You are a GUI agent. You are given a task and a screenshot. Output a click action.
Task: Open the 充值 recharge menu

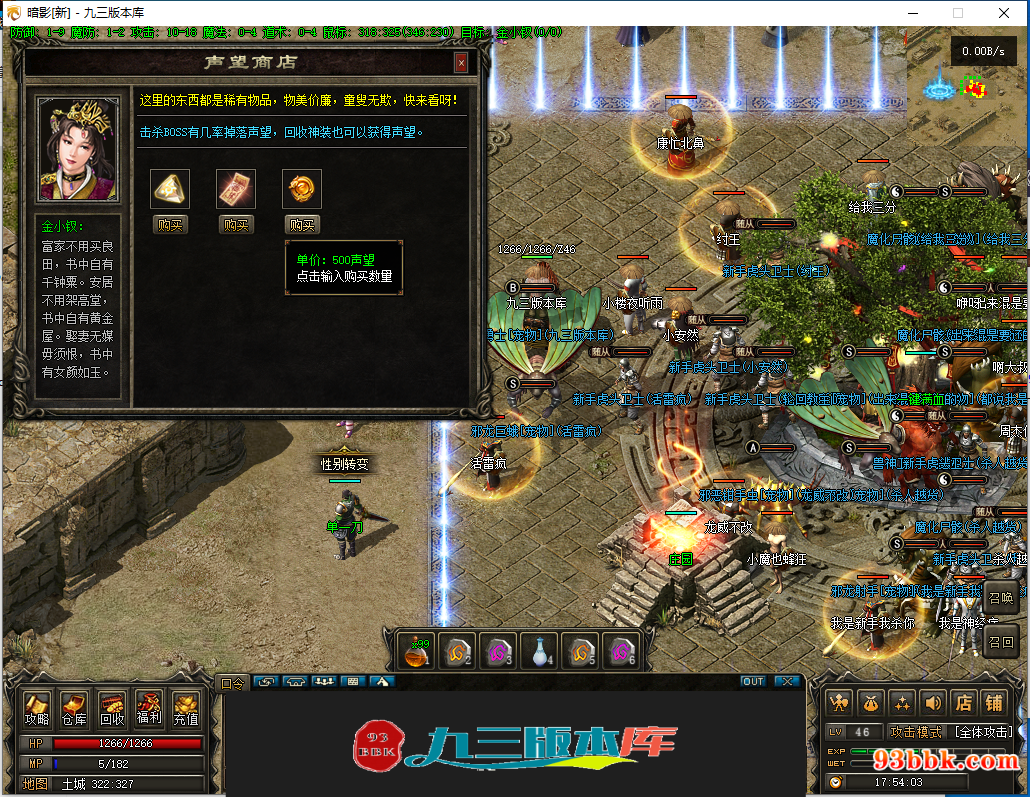point(186,709)
